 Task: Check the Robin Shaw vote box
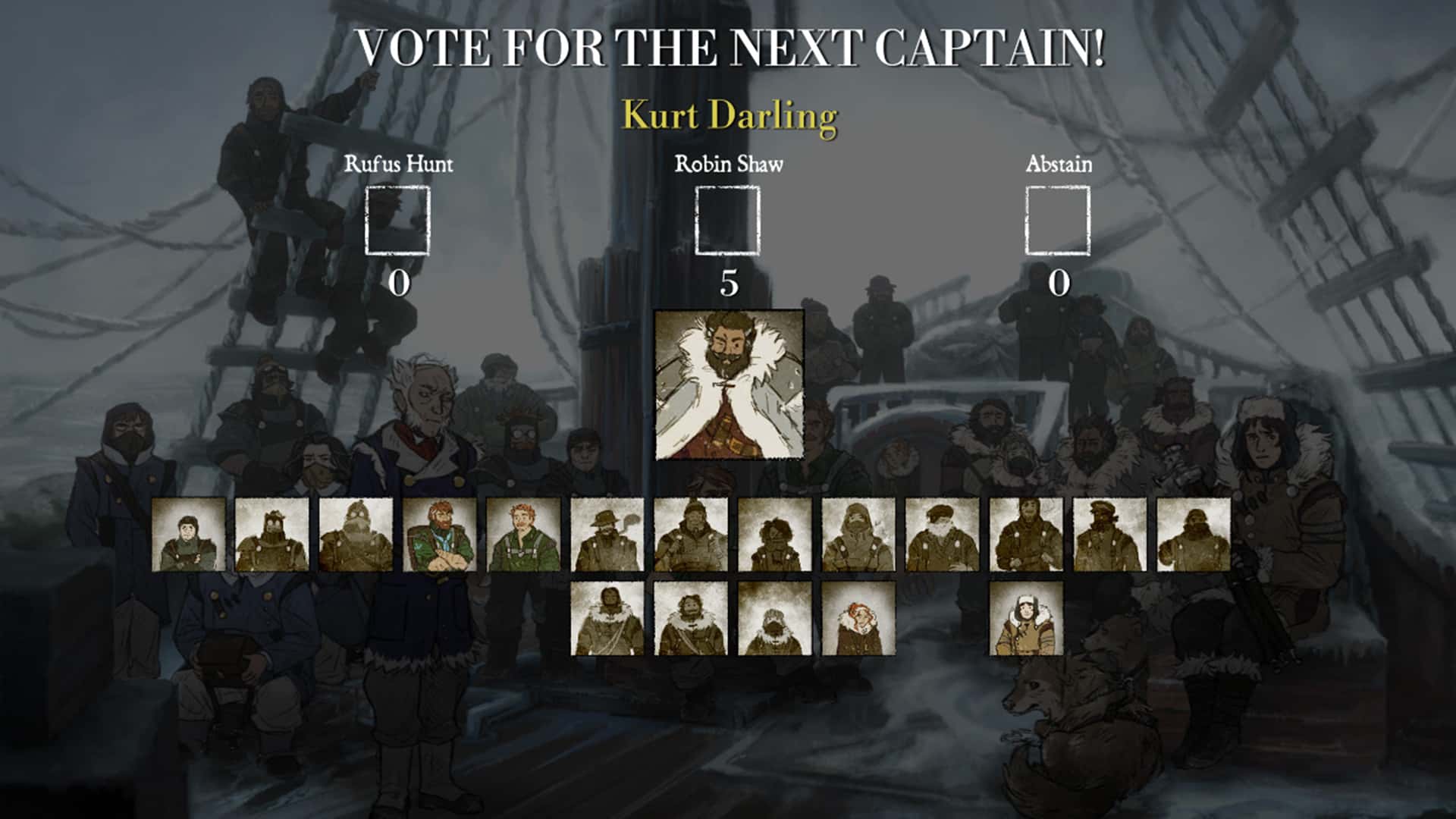click(x=728, y=221)
